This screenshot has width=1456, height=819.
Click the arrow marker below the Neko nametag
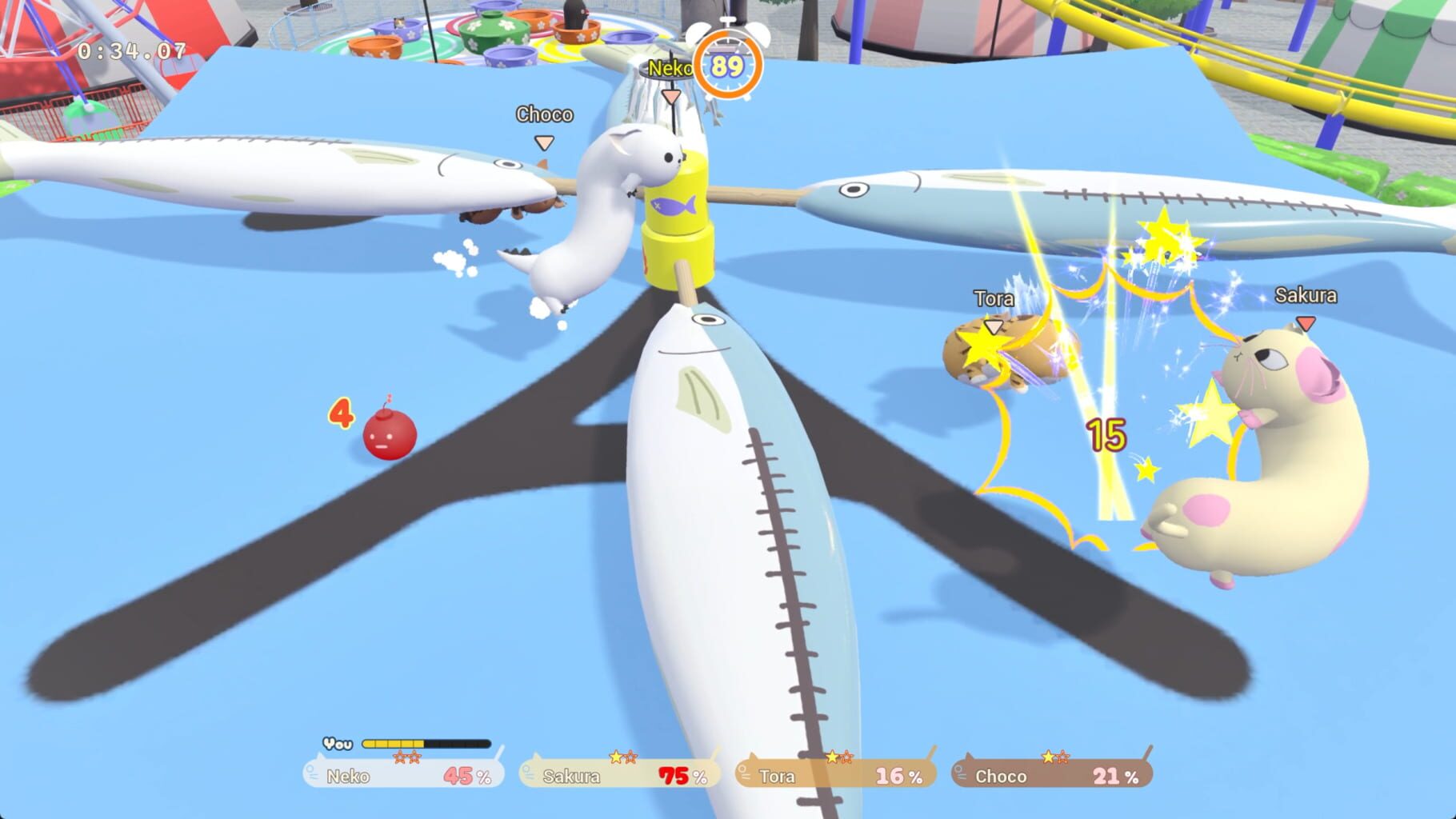point(670,94)
